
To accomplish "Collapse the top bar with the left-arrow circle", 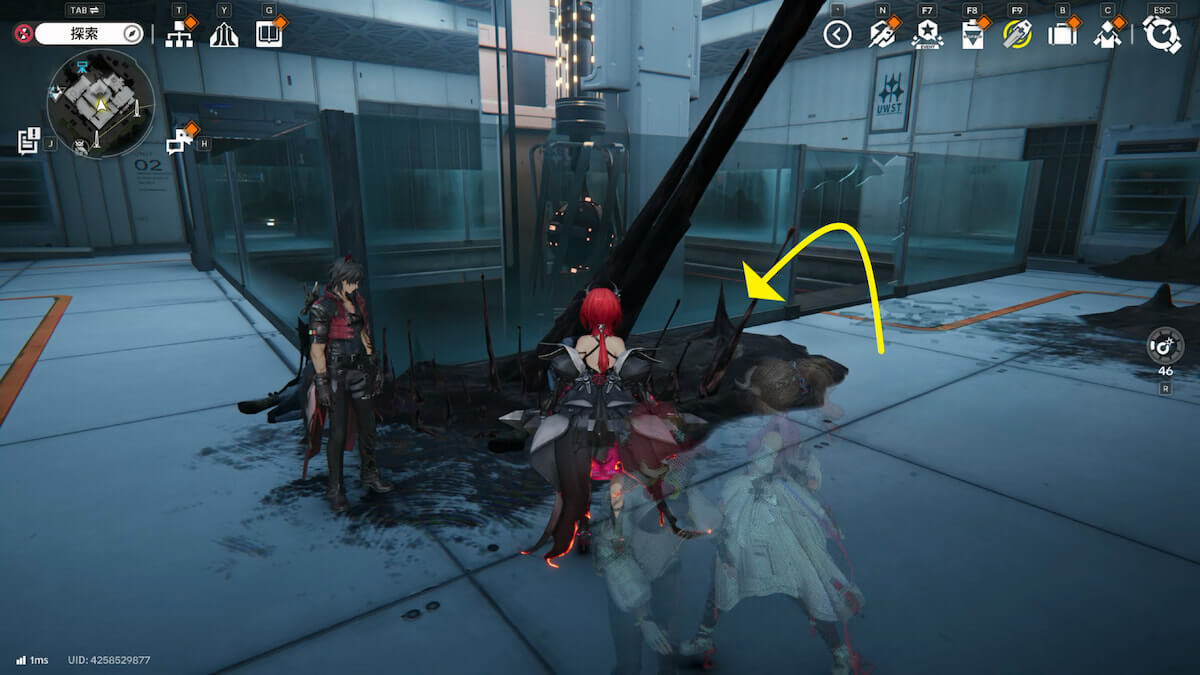I will 837,35.
